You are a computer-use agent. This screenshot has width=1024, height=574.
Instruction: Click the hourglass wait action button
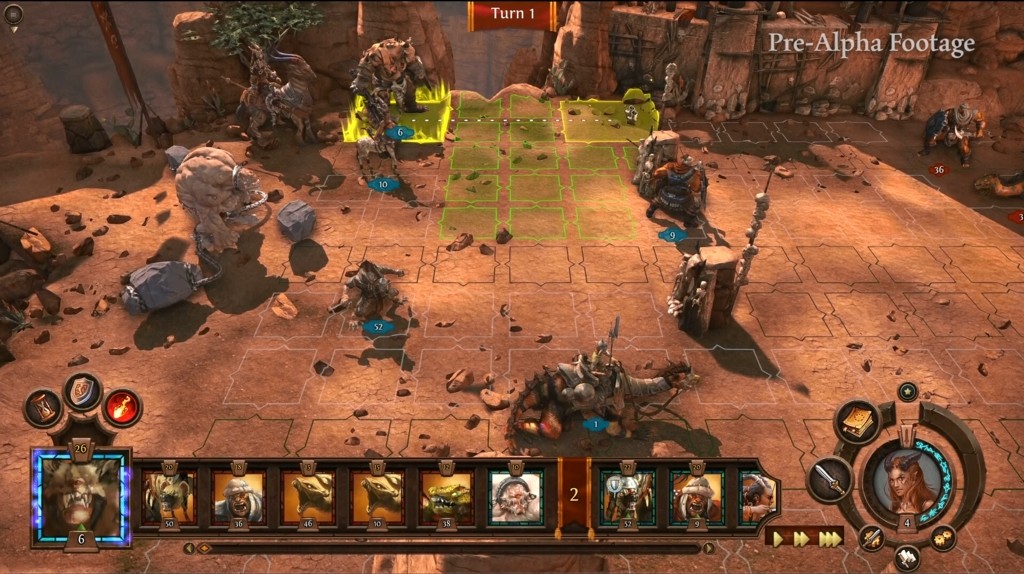click(x=43, y=408)
